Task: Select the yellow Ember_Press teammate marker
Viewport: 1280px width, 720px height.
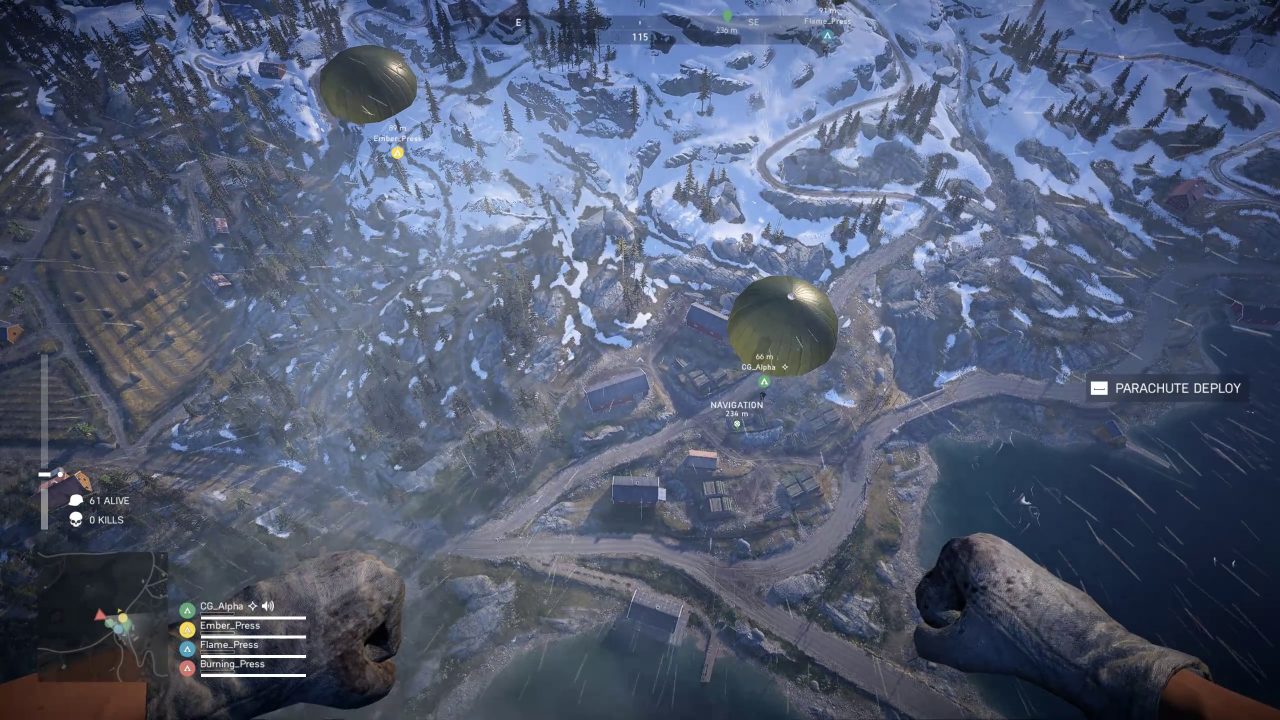Action: pyautogui.click(x=397, y=152)
